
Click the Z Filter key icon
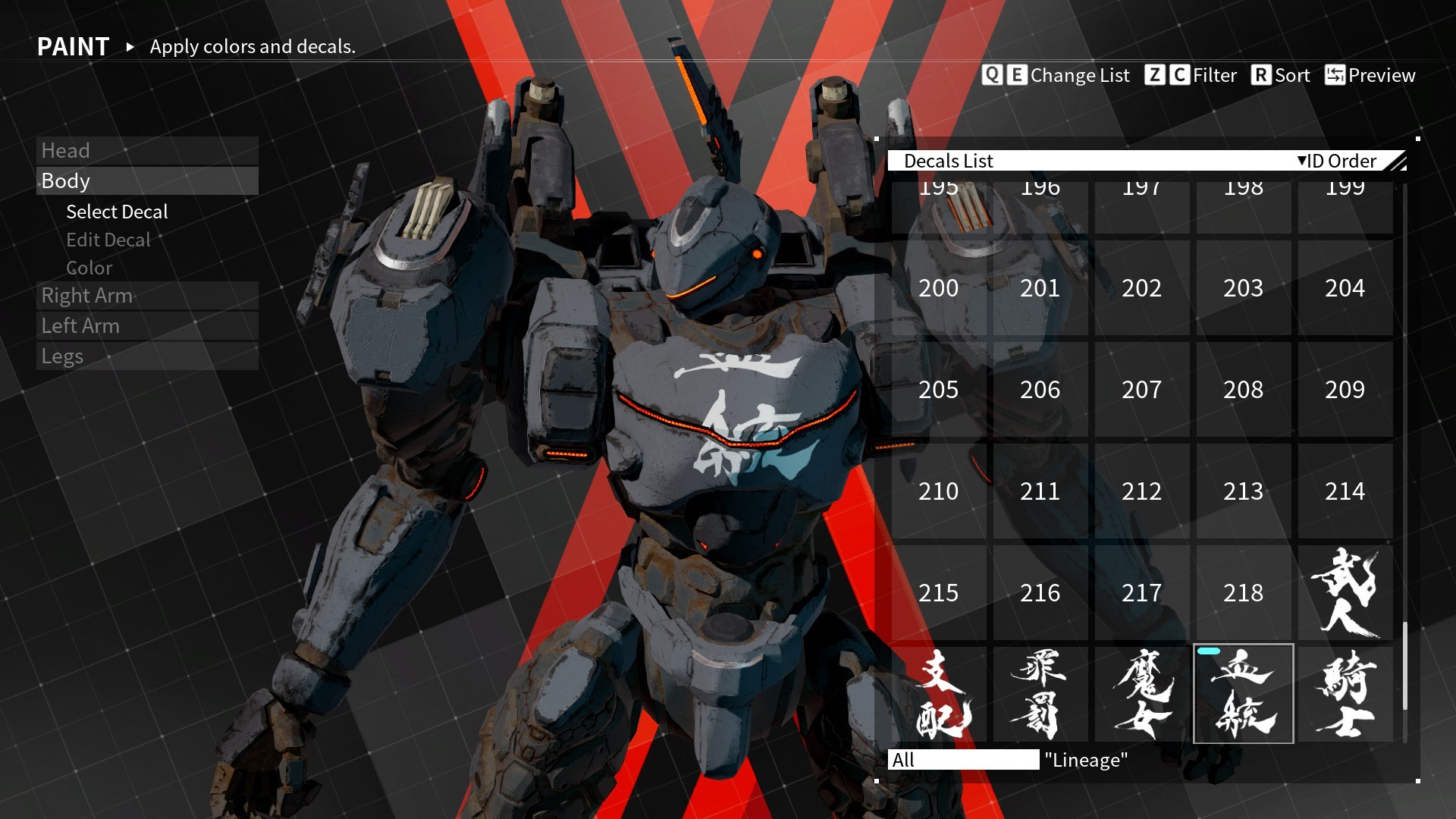[x=1157, y=75]
